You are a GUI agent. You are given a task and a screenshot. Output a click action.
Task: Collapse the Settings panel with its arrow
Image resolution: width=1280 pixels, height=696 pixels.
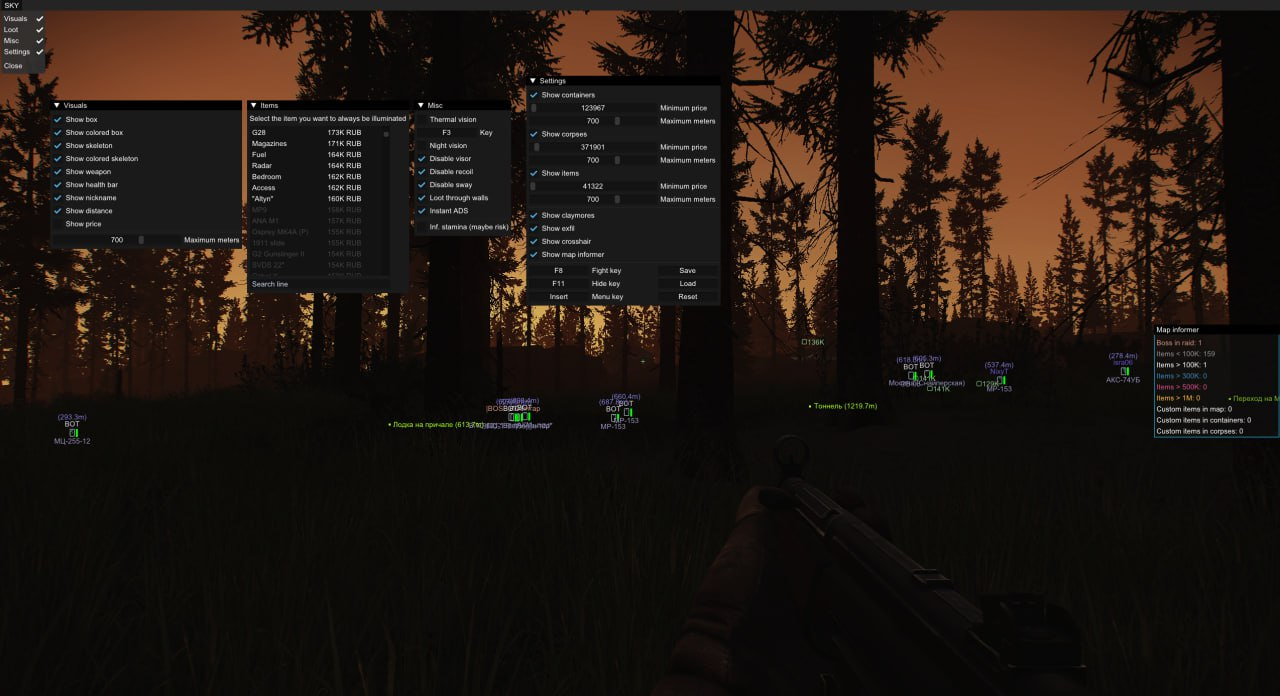[x=533, y=81]
